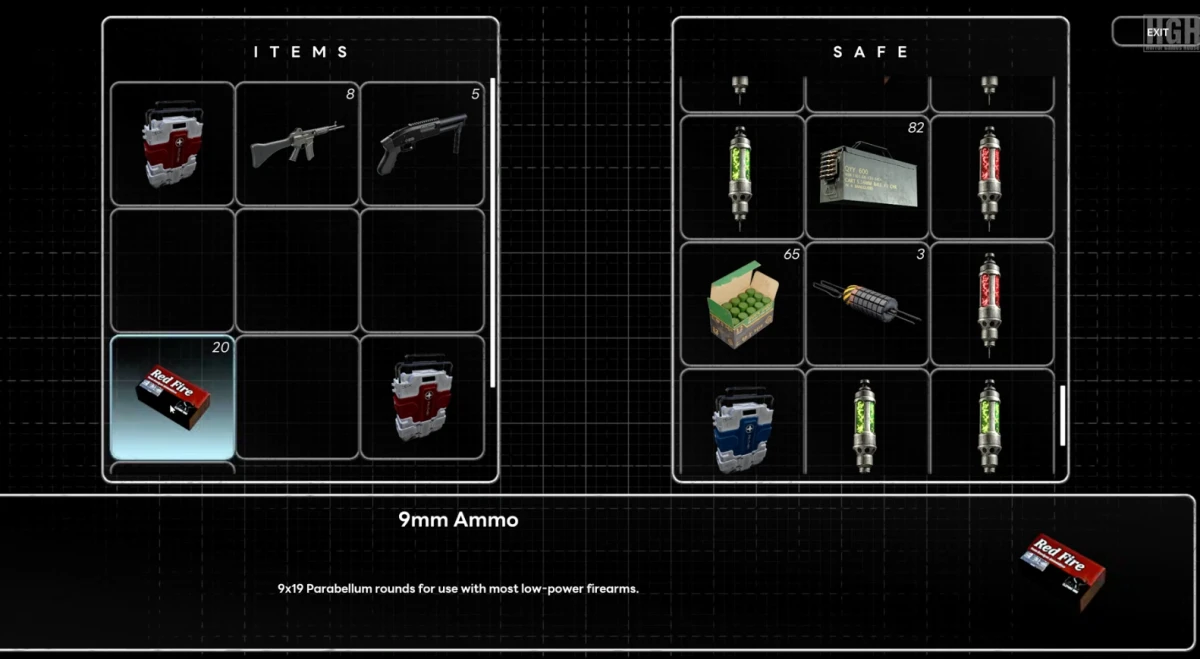This screenshot has height=659, width=1200.
Task: Choose the shotgun slot in Items
Action: 422,144
